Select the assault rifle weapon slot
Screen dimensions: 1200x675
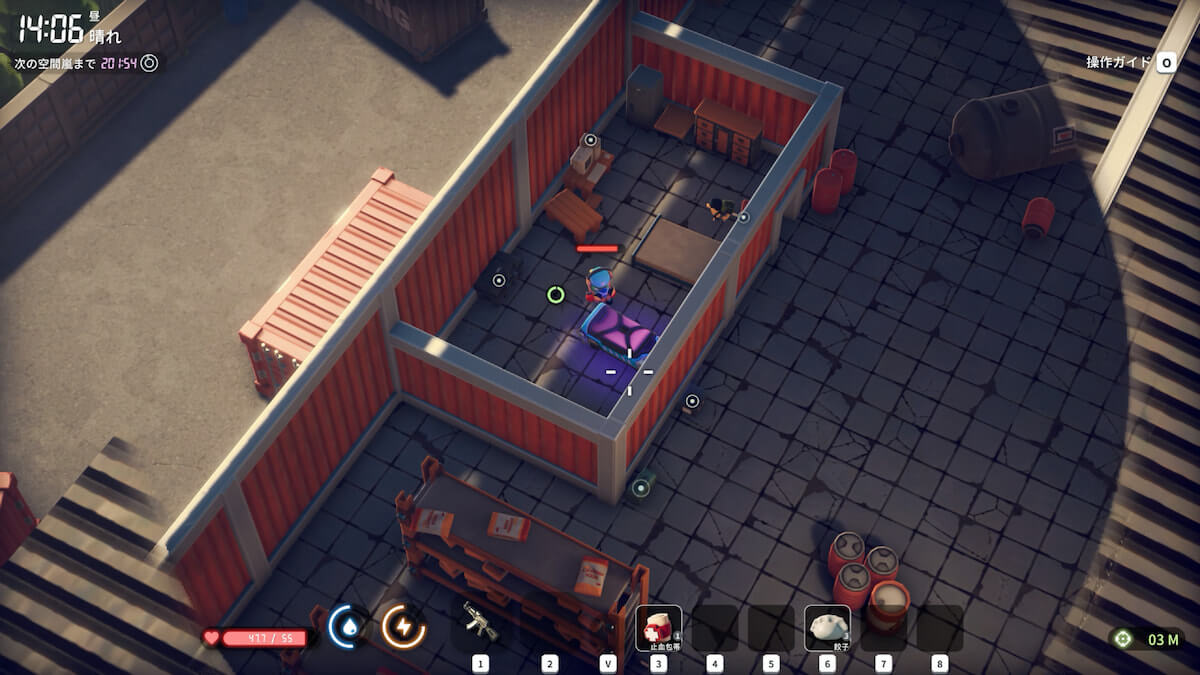tap(480, 624)
